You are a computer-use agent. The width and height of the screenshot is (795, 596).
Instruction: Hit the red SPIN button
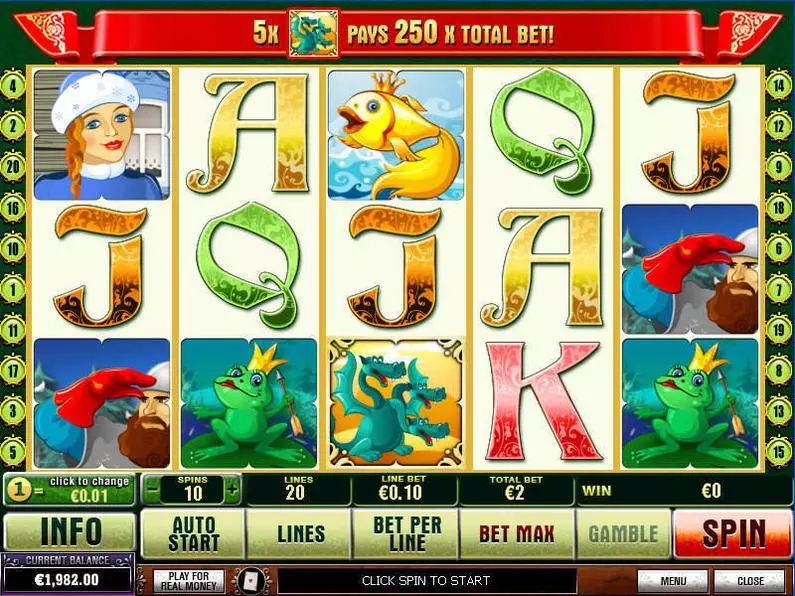click(x=733, y=533)
